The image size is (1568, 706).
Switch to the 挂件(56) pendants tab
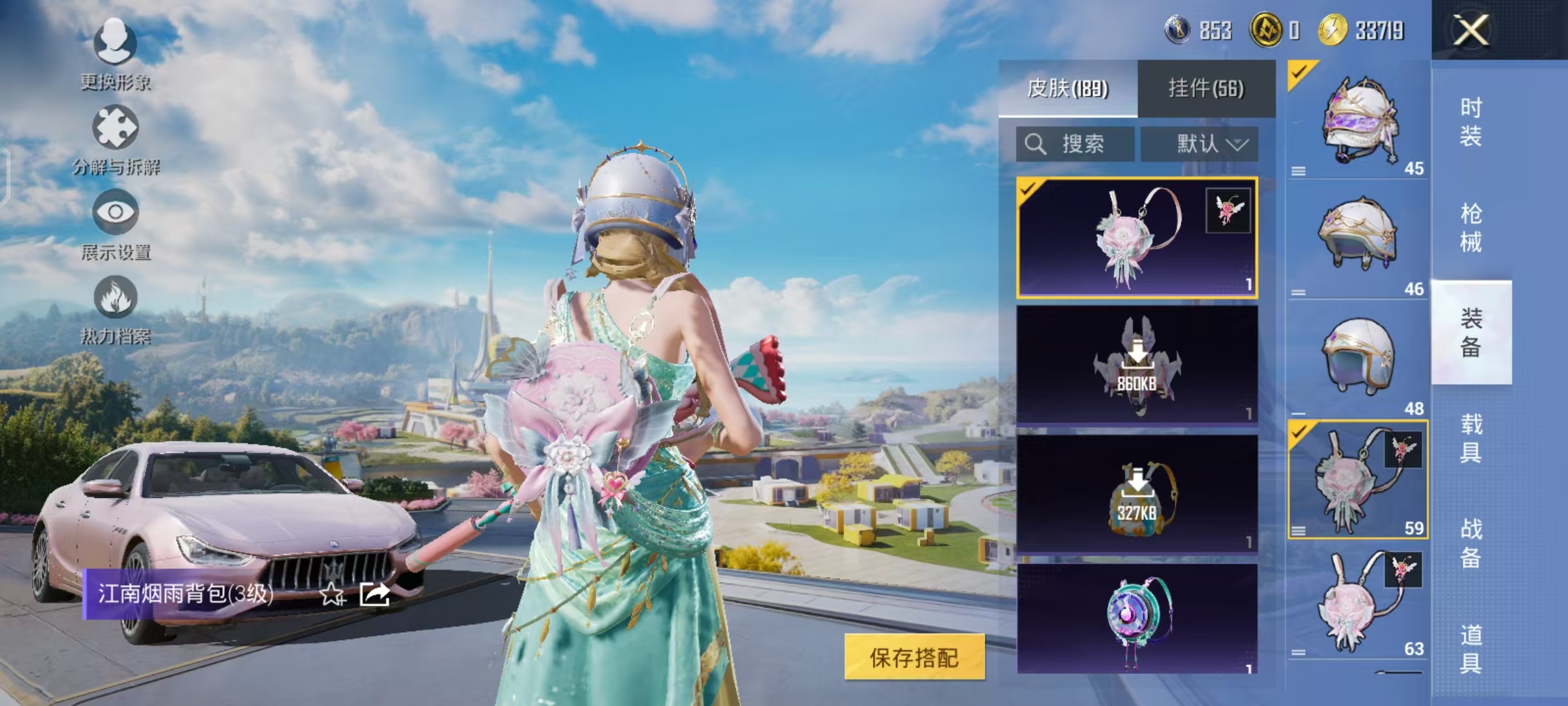[1205, 88]
